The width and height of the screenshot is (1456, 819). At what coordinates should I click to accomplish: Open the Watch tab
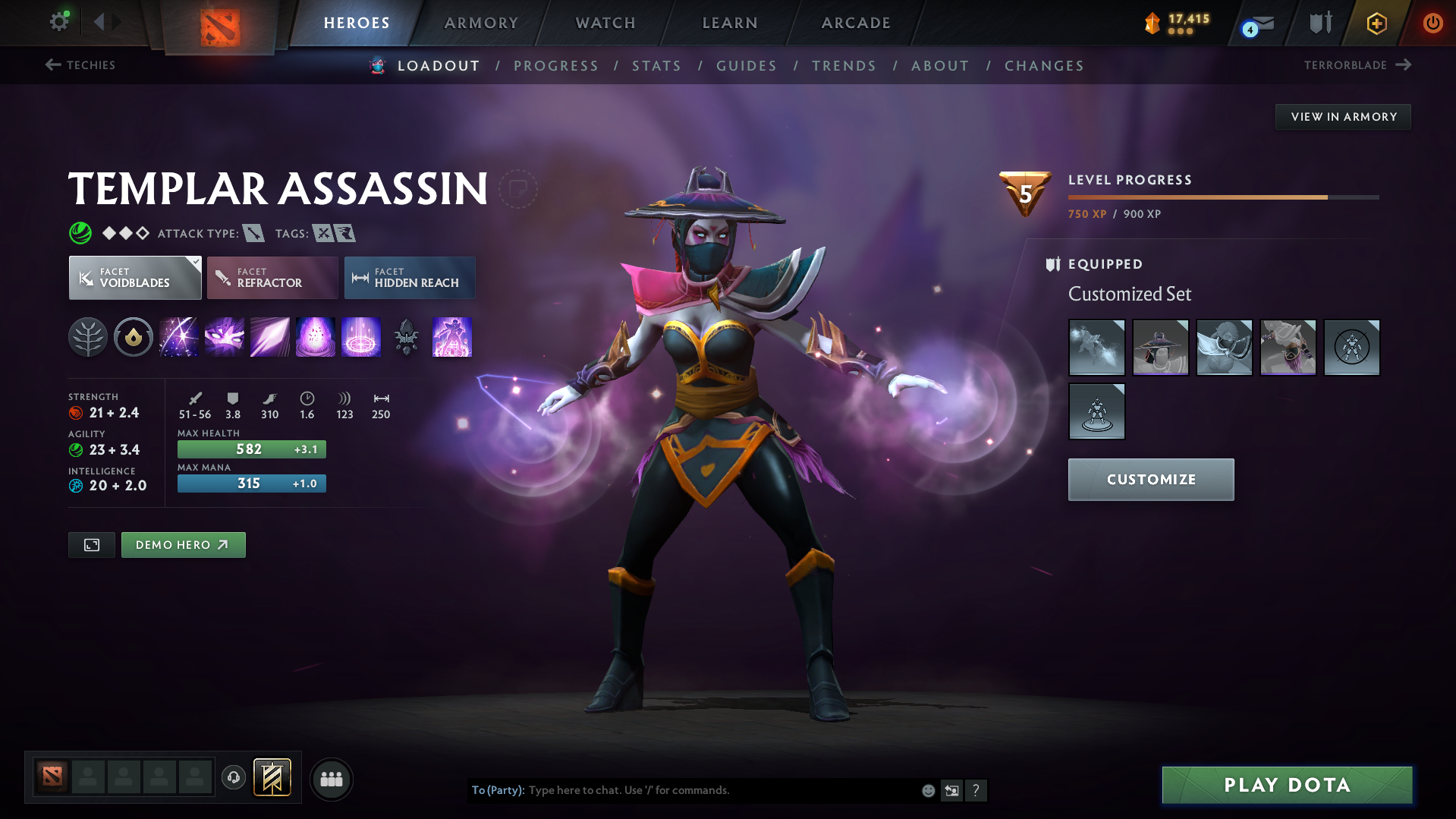[x=605, y=23]
